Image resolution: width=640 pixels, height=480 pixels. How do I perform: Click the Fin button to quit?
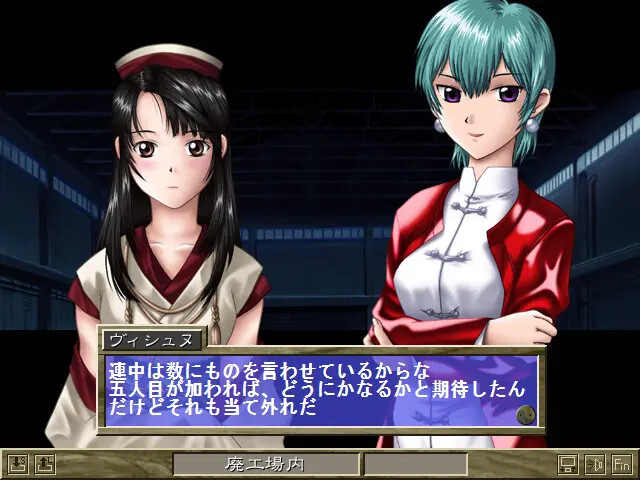pos(622,464)
